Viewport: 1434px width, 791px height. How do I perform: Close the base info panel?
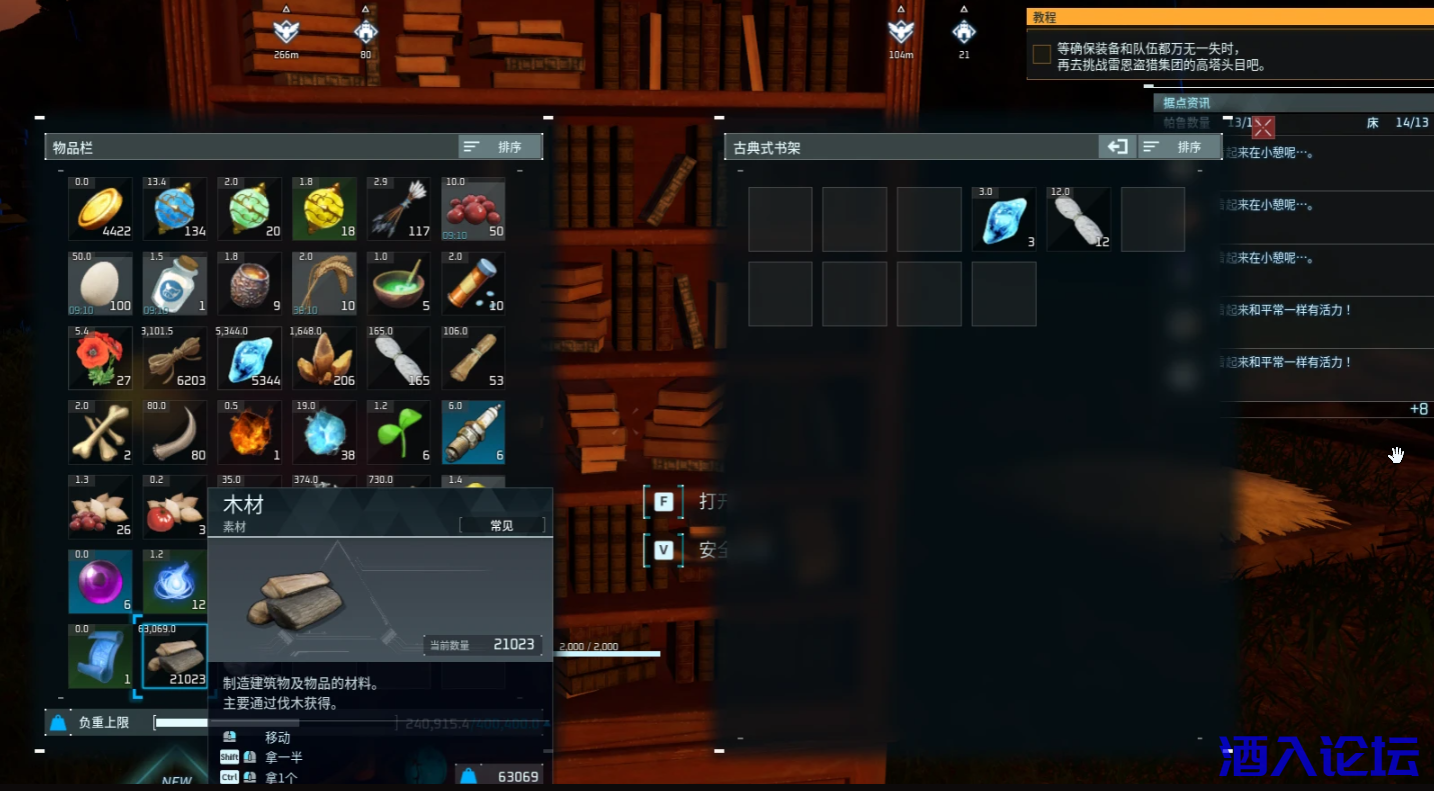pyautogui.click(x=1264, y=127)
